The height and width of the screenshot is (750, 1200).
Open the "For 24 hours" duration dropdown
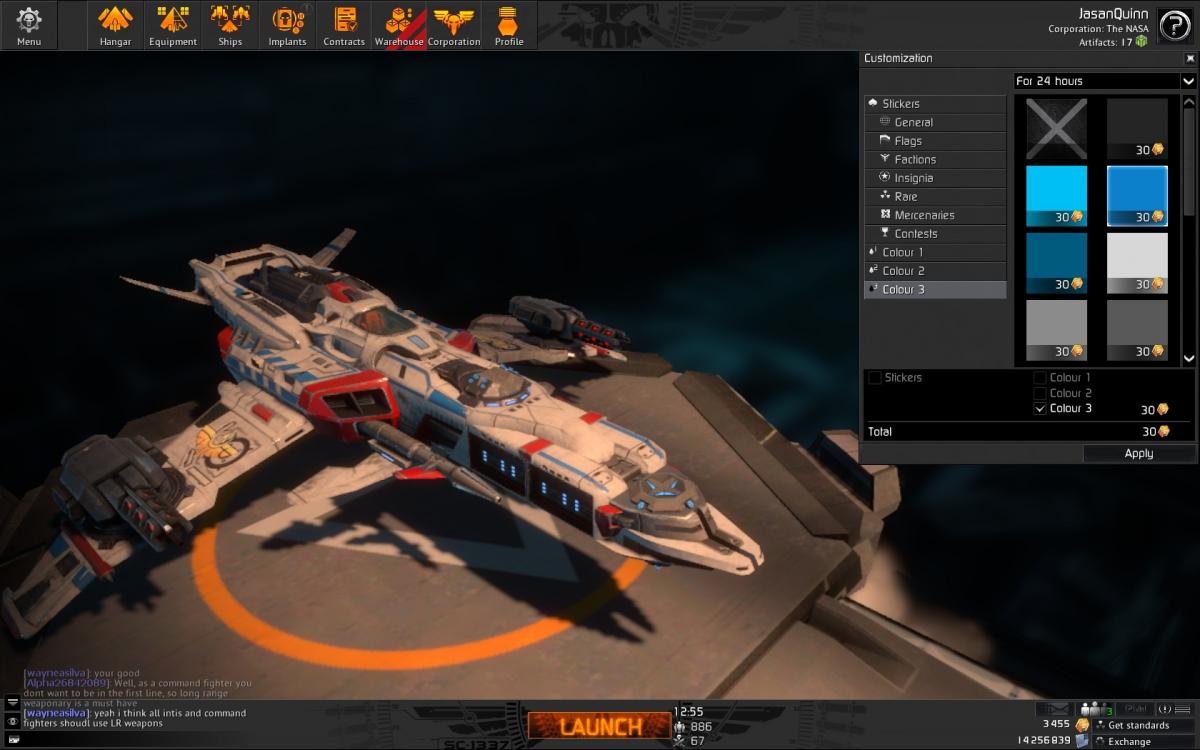(1105, 81)
